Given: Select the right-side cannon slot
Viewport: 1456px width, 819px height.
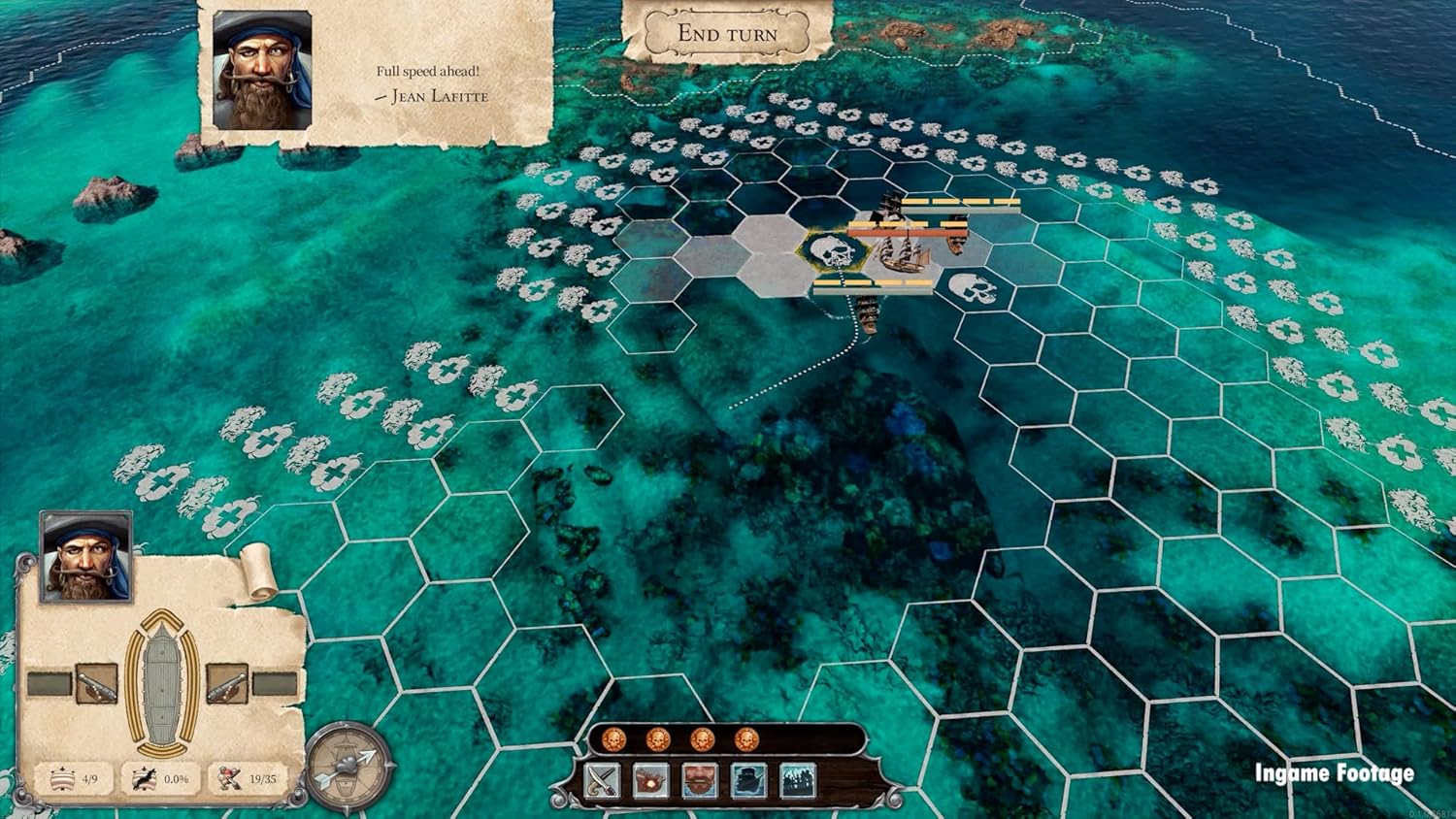Looking at the screenshot, I should (x=227, y=684).
